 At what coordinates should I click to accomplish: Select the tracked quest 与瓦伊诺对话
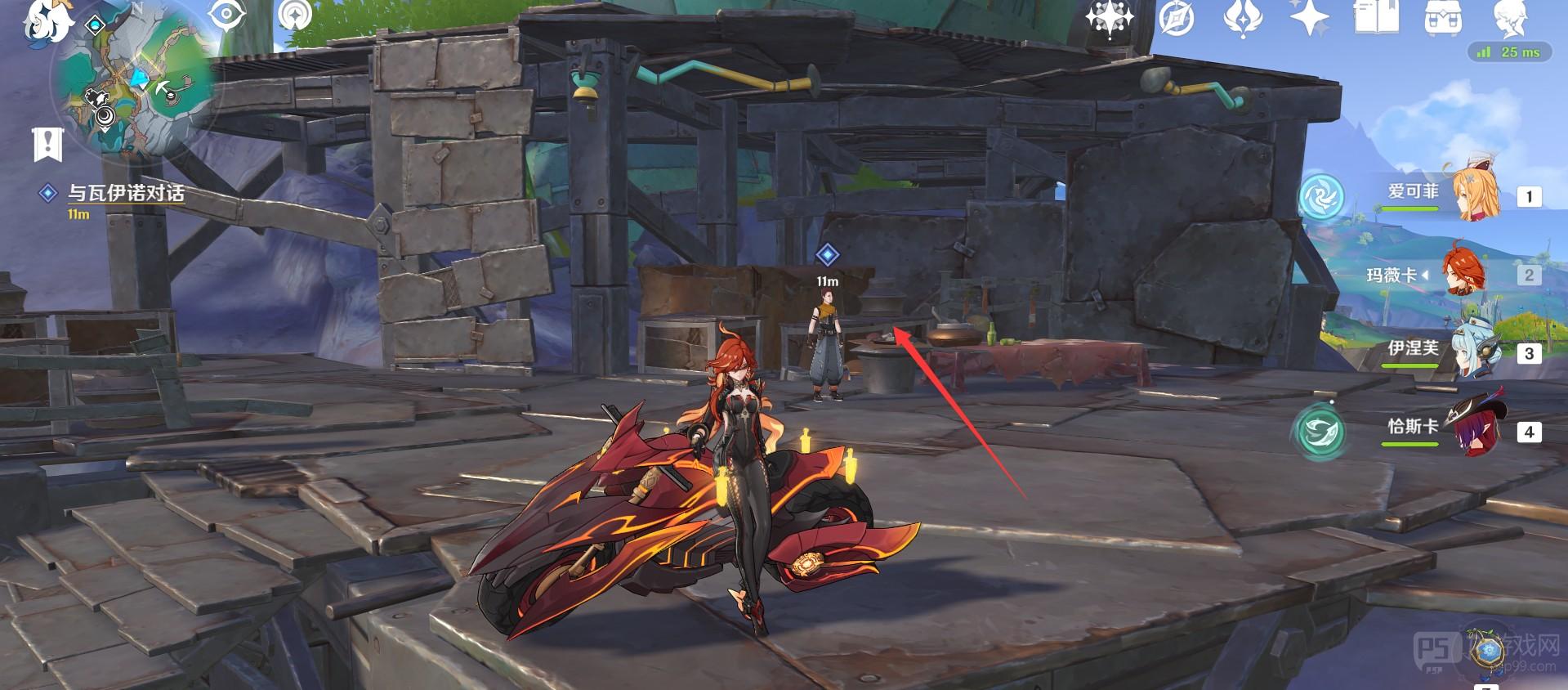pyautogui.click(x=125, y=193)
